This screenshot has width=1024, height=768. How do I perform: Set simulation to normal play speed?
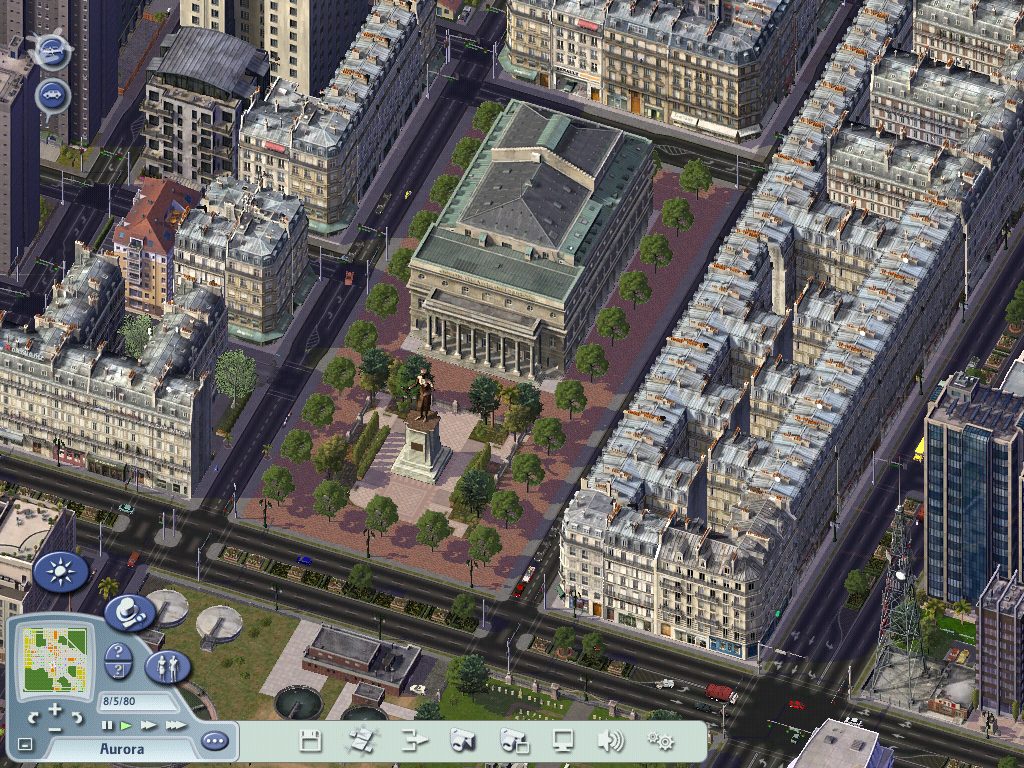[127, 724]
